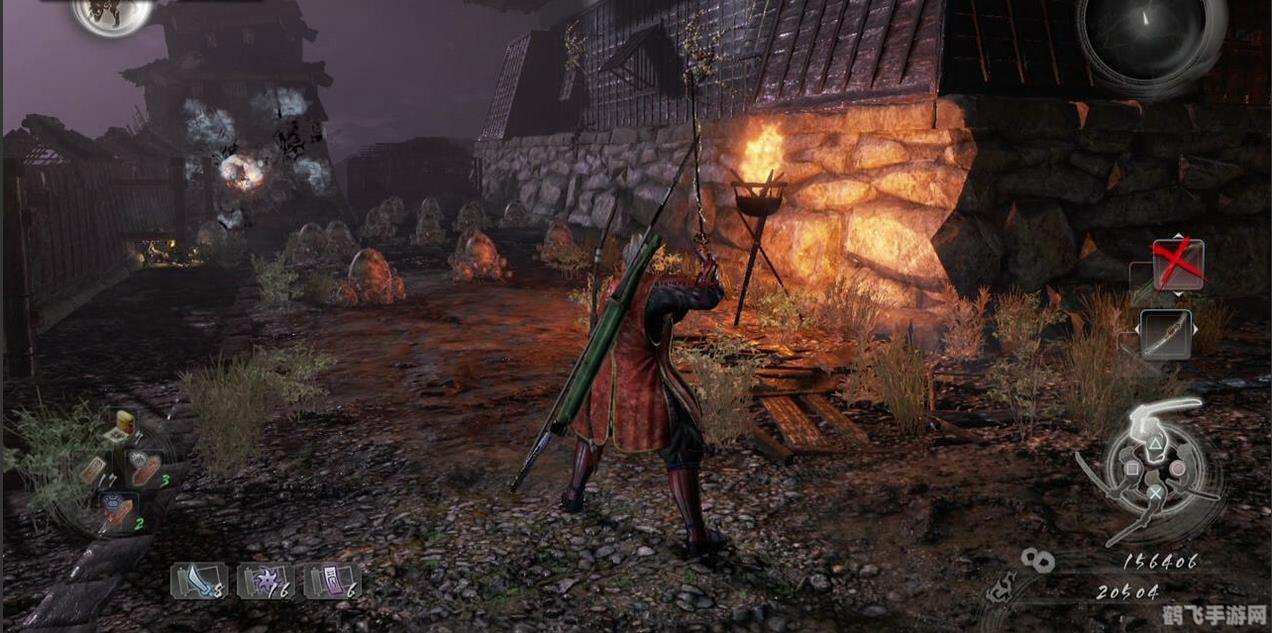Use the shortcut item with count 3
The height and width of the screenshot is (633, 1272).
tap(143, 468)
